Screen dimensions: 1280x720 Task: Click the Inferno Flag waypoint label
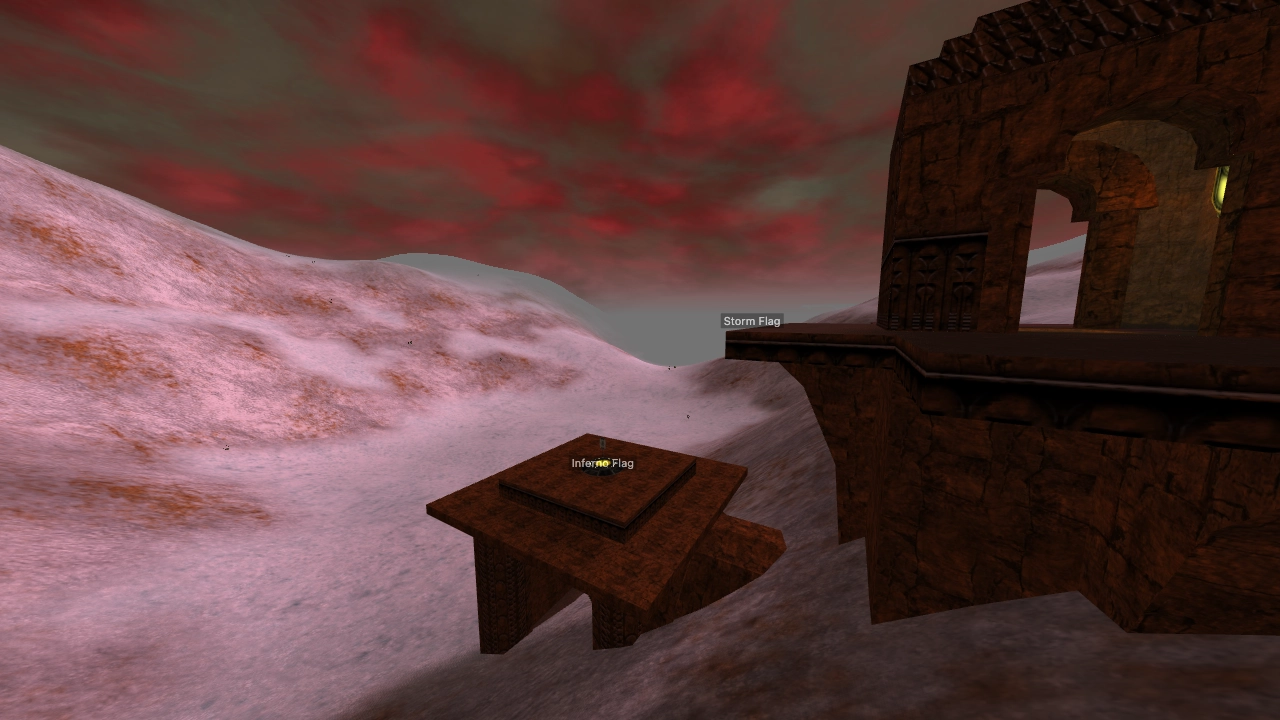pos(601,463)
